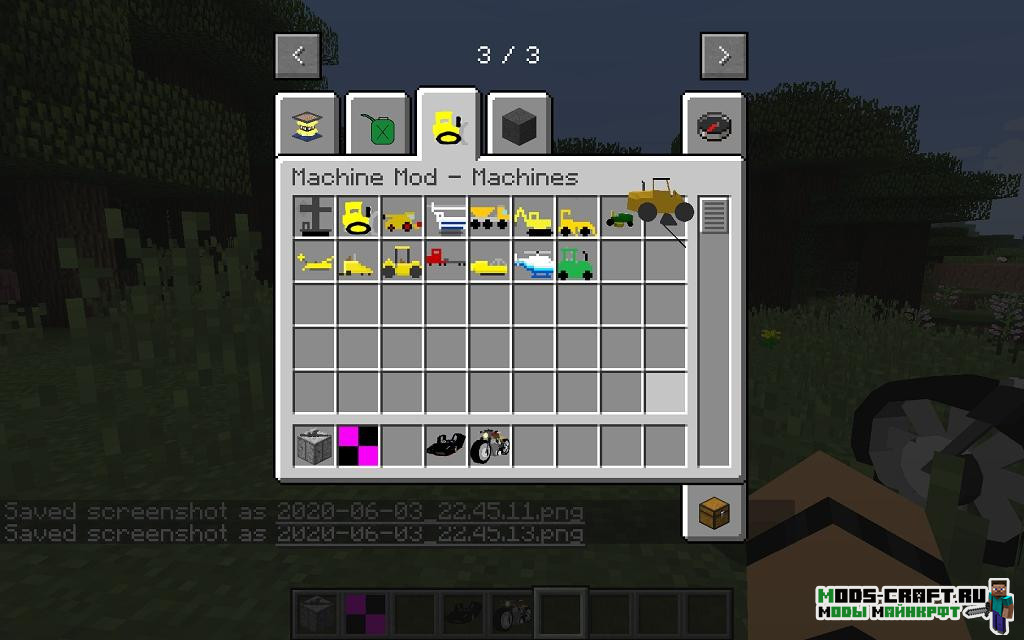This screenshot has width=1024, height=640.
Task: Choose the yellow excavator machine
Action: coord(533,218)
